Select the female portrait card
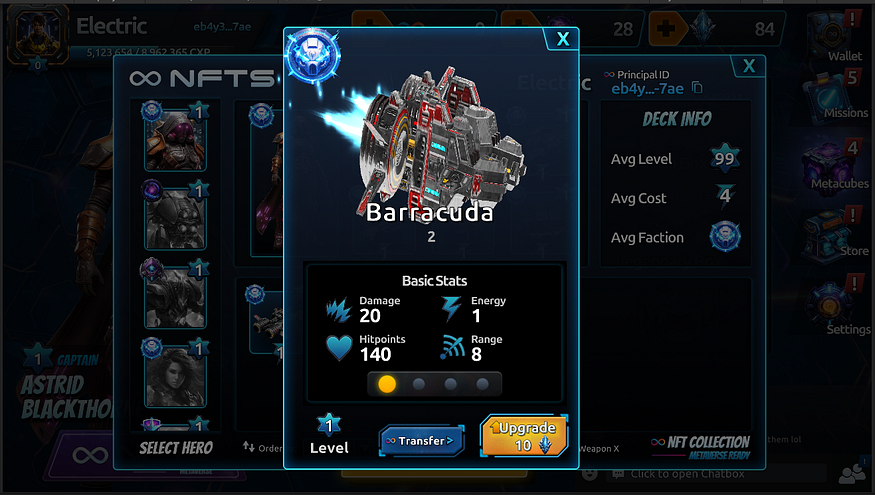 click(x=175, y=373)
